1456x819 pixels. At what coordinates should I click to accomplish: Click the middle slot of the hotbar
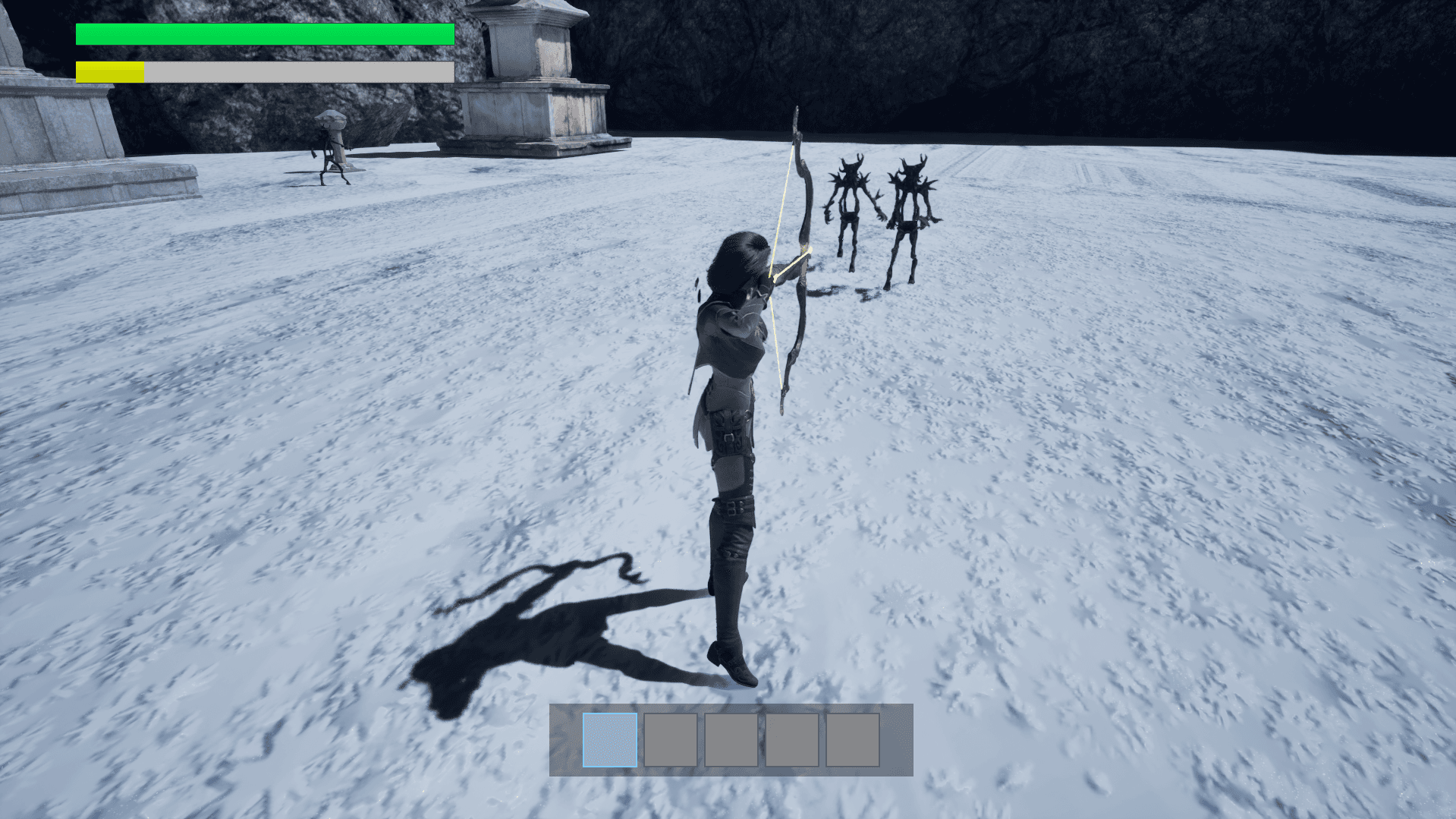(729, 739)
